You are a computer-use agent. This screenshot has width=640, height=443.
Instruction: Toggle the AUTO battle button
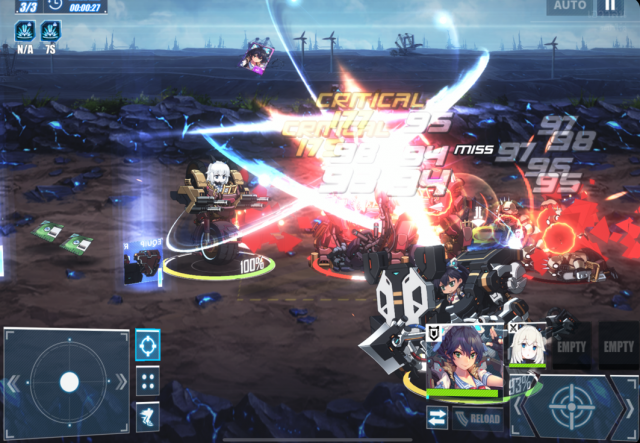click(569, 6)
